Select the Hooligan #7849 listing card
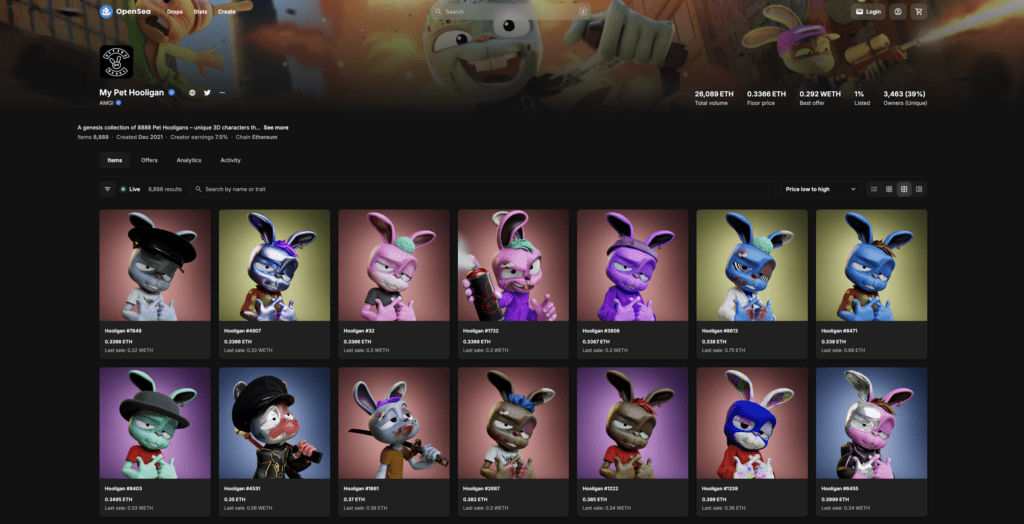The image size is (1024, 524). [155, 283]
